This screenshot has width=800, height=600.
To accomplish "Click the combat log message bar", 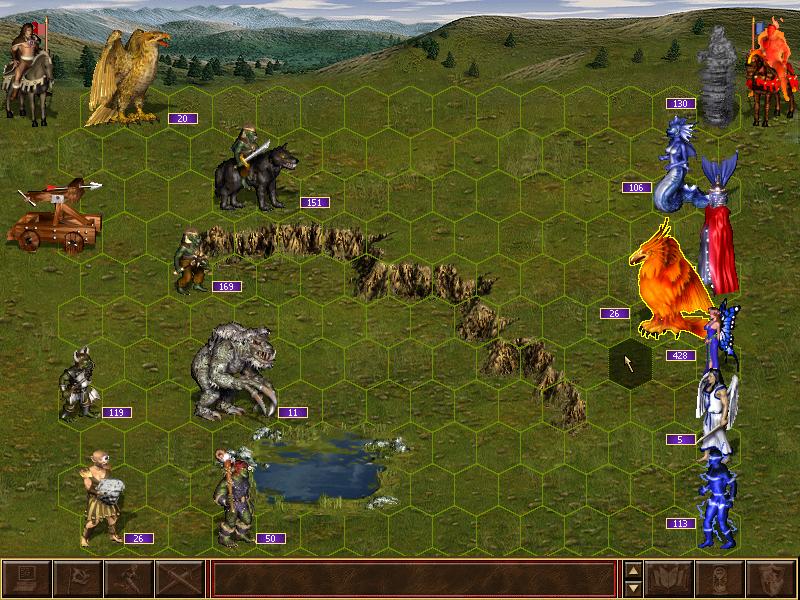I will [x=413, y=579].
